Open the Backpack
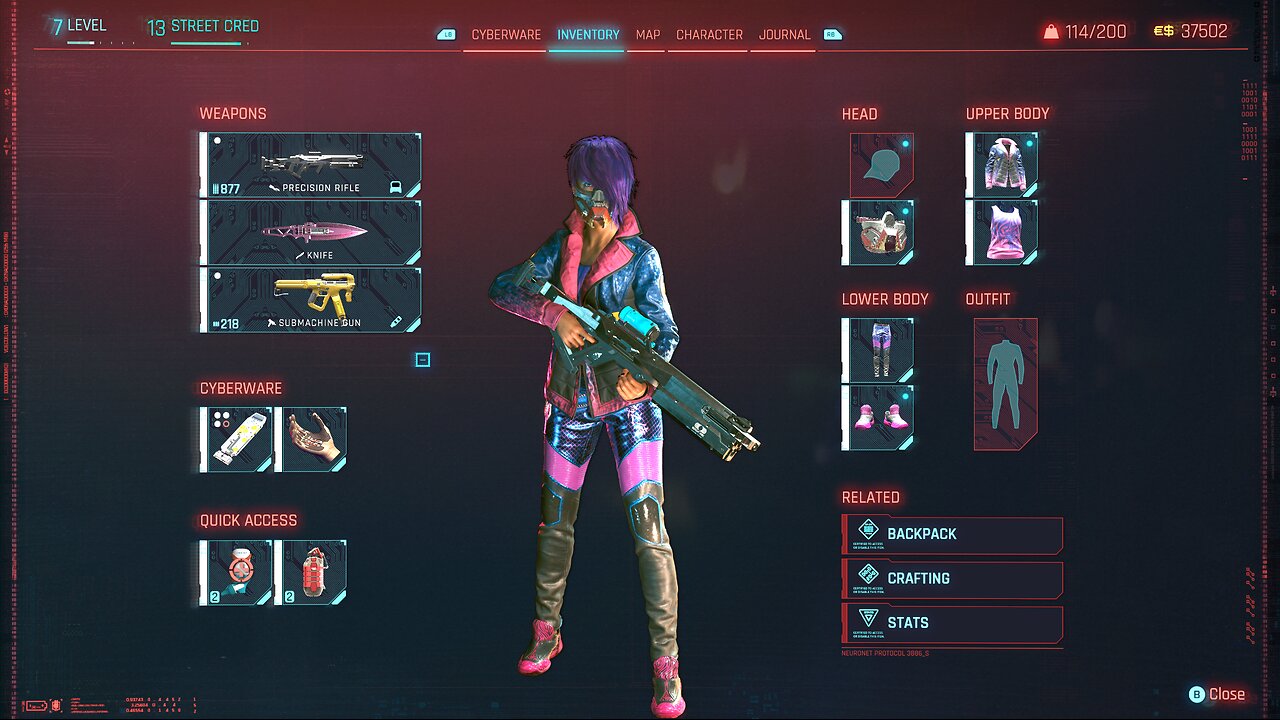Screen dimensions: 1280x720 click(953, 535)
